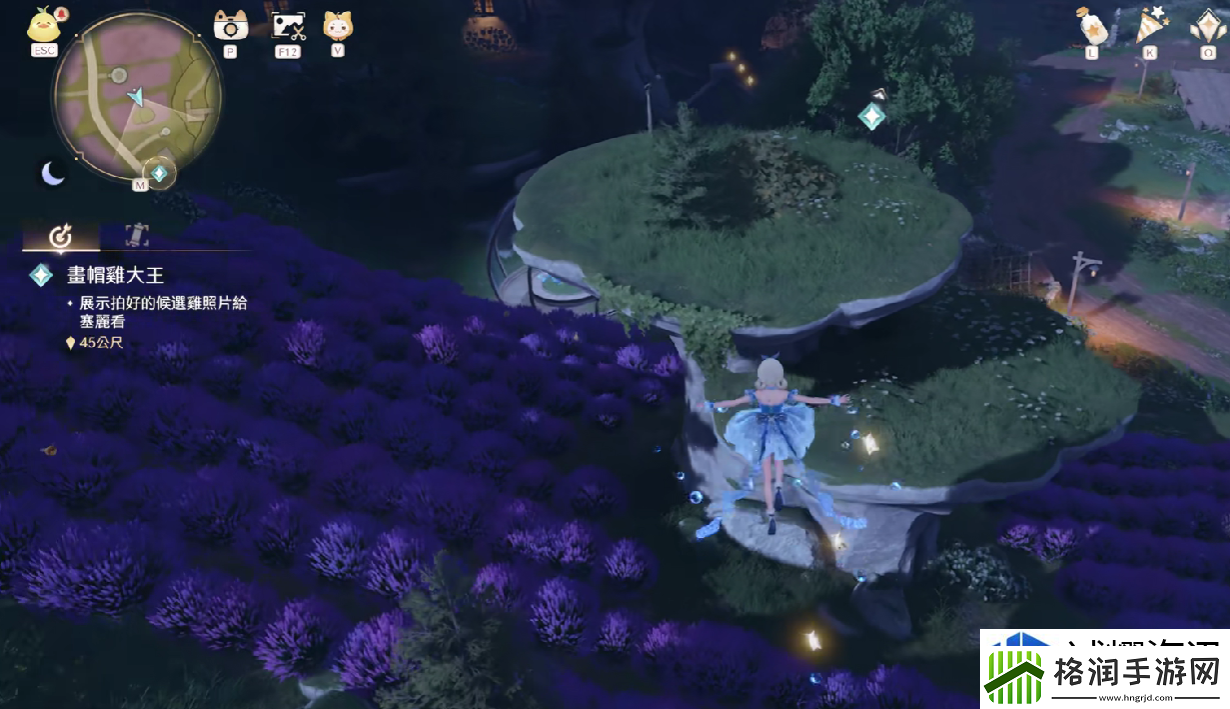1230x709 pixels.
Task: Open the circular minimap
Action: 137,98
